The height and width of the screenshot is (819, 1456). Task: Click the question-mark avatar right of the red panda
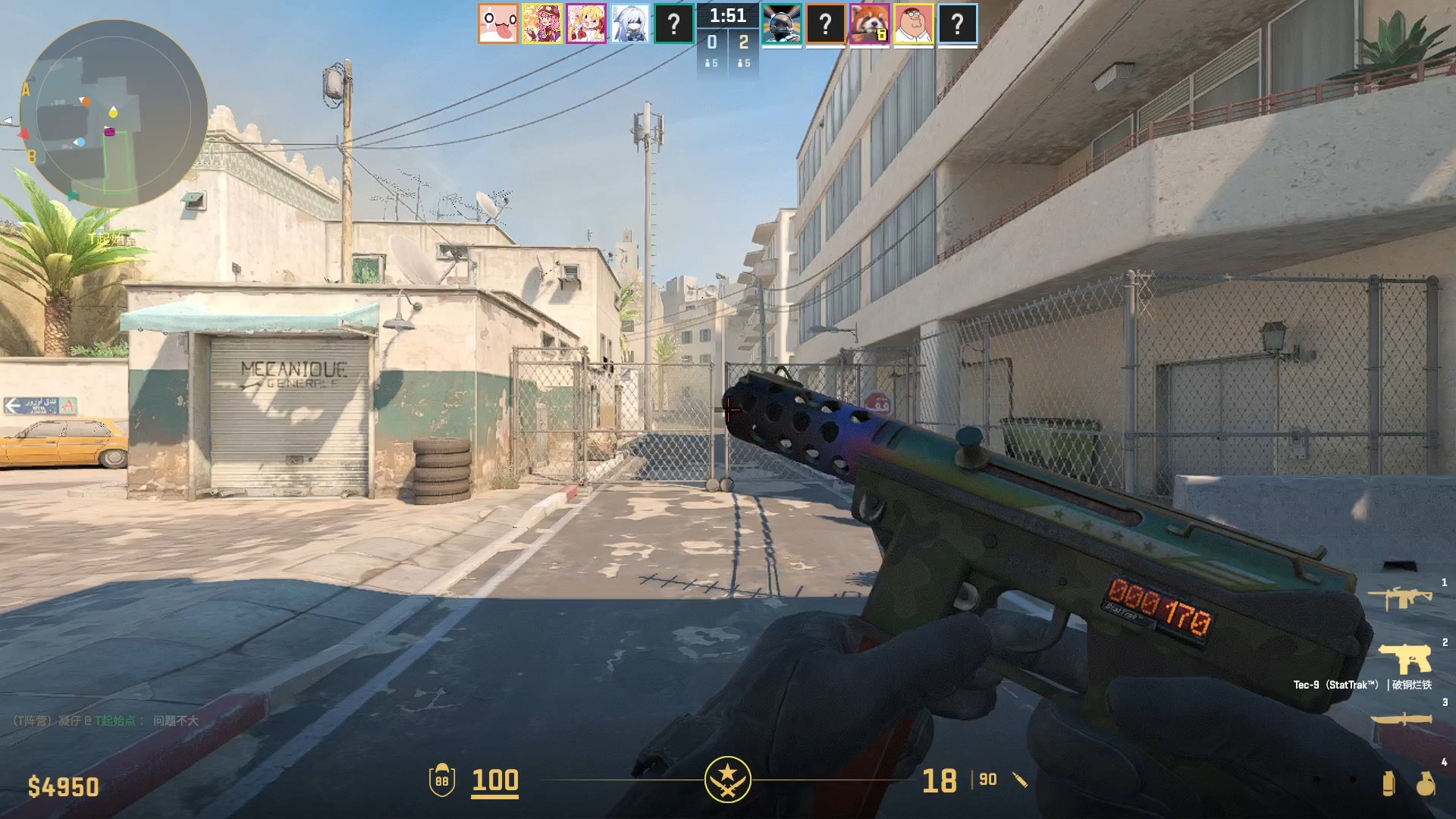[x=959, y=24]
